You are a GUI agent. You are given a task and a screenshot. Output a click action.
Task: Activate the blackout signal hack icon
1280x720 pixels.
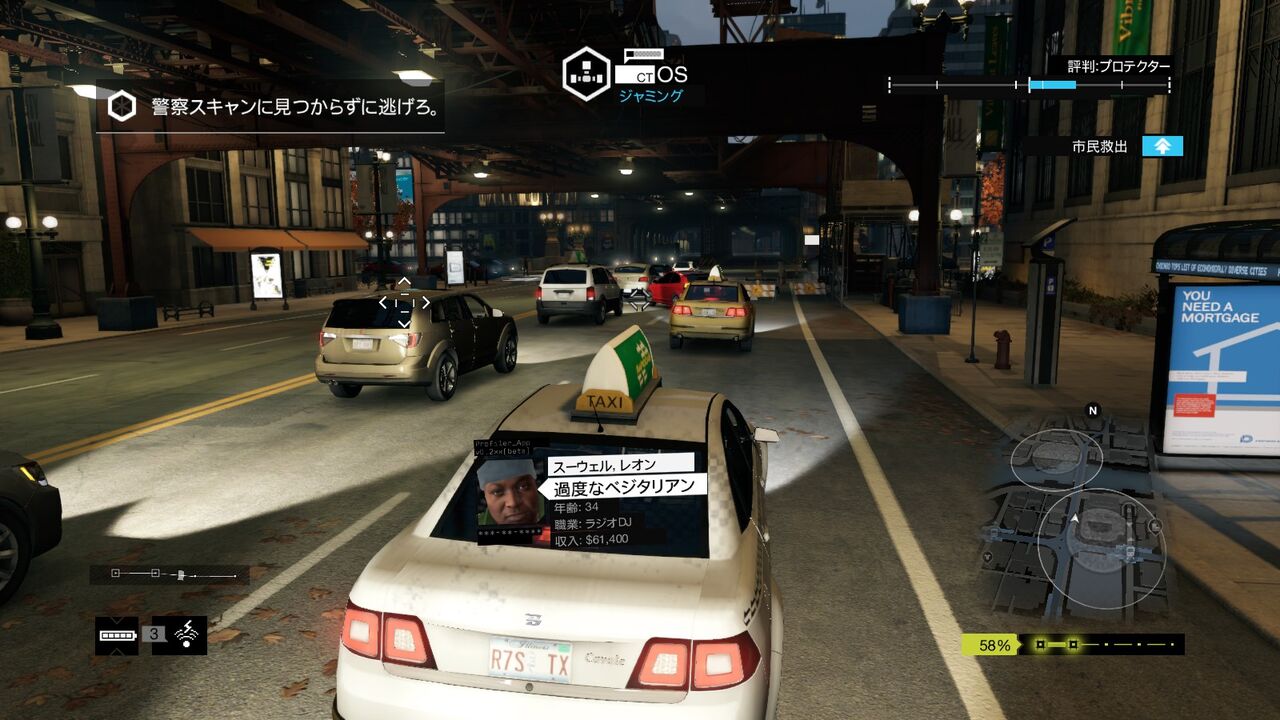(x=186, y=635)
